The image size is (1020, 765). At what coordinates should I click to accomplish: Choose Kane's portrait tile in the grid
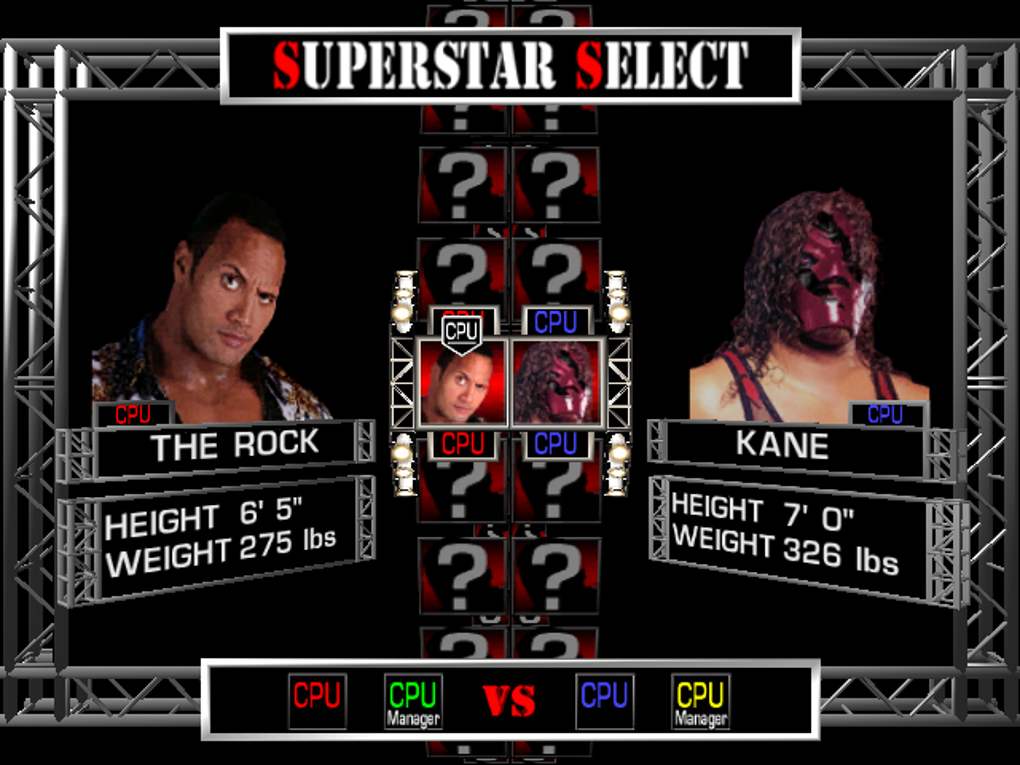point(556,385)
